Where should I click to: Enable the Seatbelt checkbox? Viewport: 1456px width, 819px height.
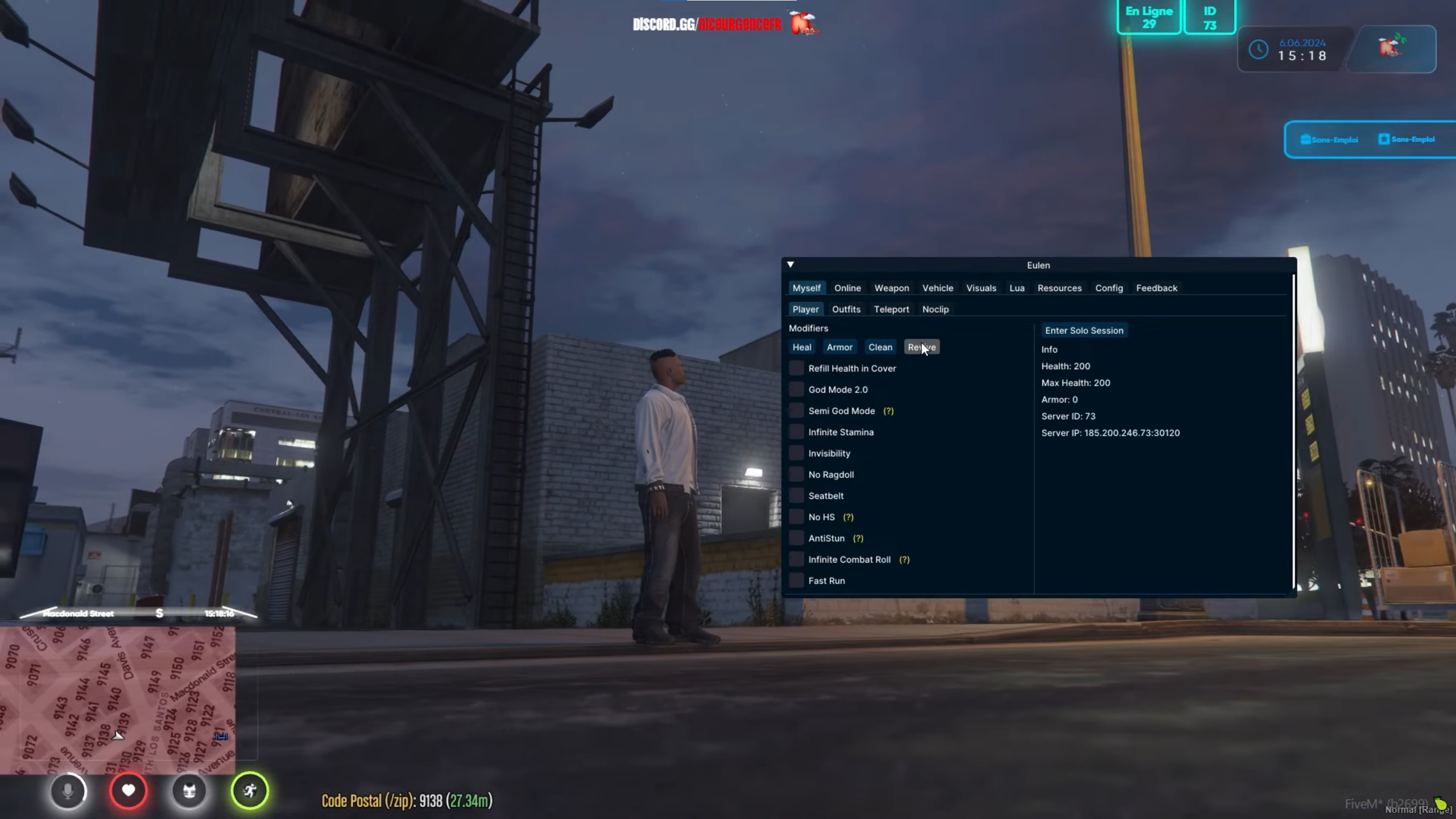point(796,495)
